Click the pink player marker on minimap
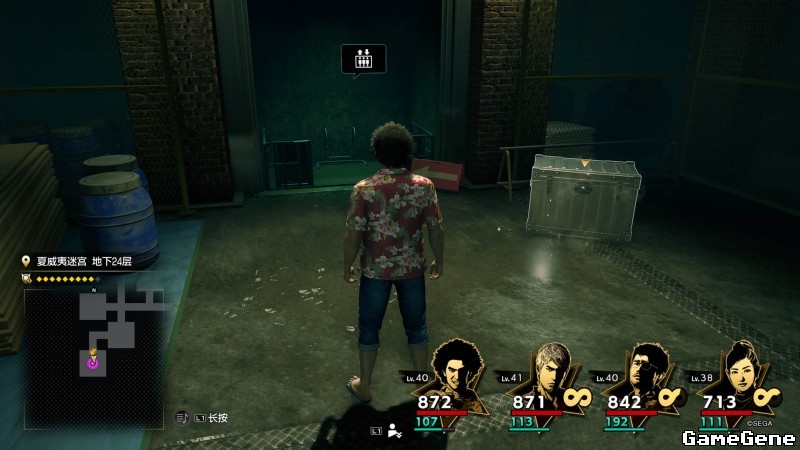This screenshot has height=450, width=800. pyautogui.click(x=93, y=363)
